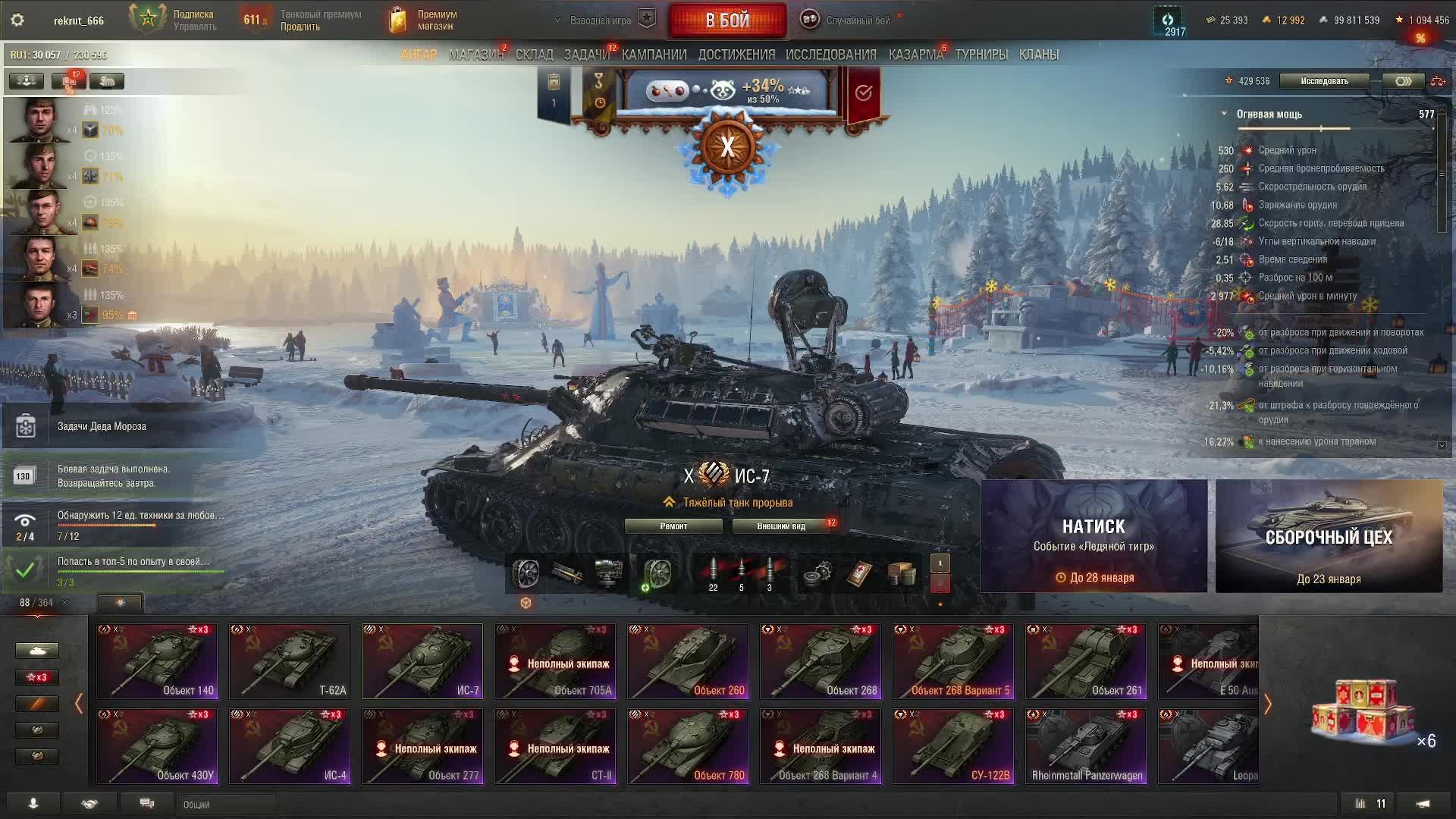The image size is (1456, 819).
Task: Open the НАТИСК Onslaught event banner
Action: pos(1094,536)
